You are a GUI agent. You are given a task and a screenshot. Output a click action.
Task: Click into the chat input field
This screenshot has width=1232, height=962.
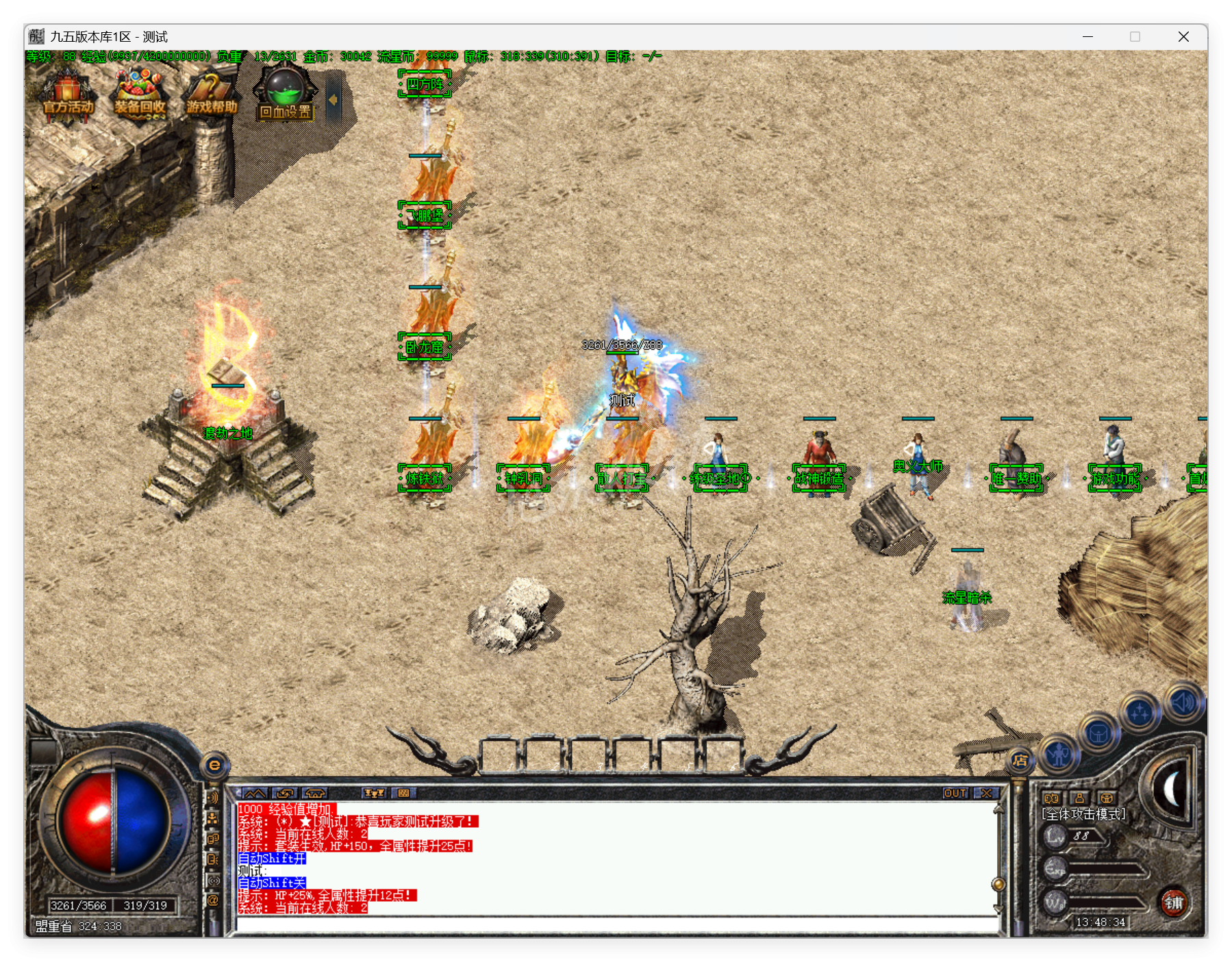click(x=616, y=924)
